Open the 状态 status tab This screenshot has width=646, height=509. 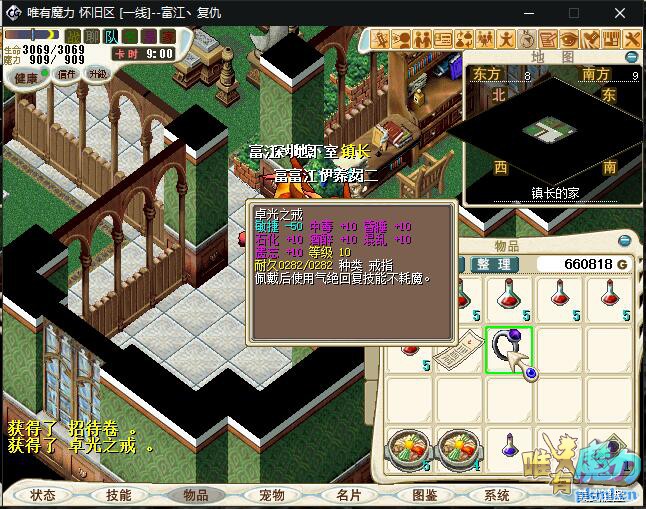(43, 495)
